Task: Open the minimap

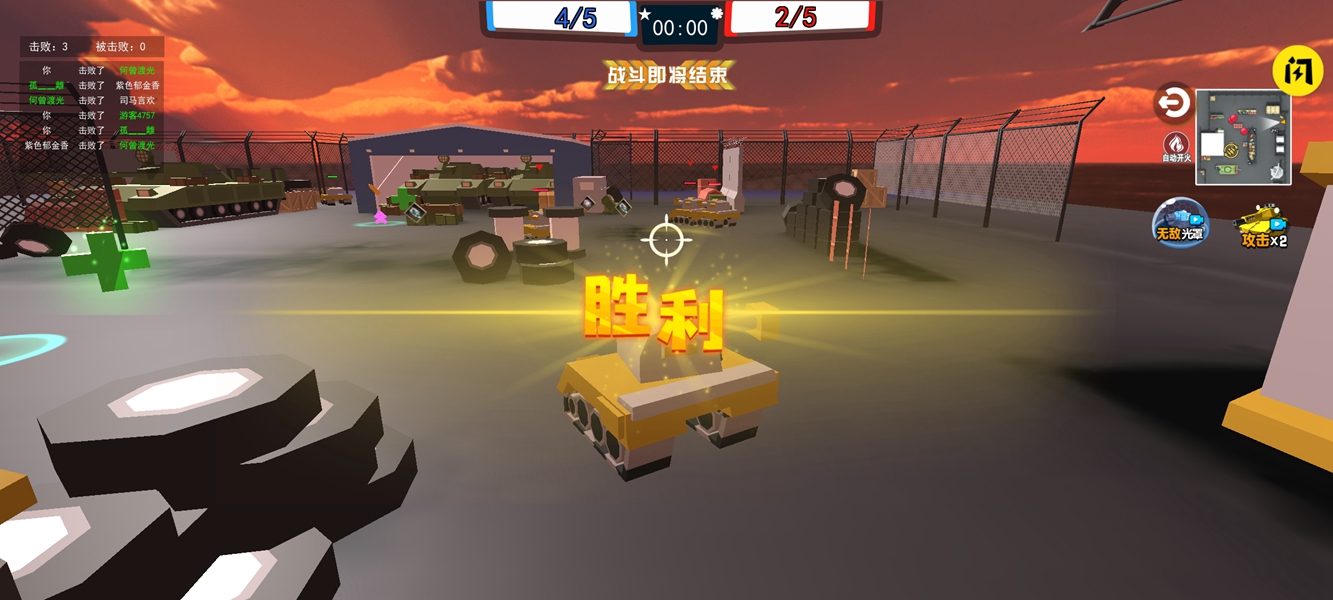Action: pos(1243,138)
